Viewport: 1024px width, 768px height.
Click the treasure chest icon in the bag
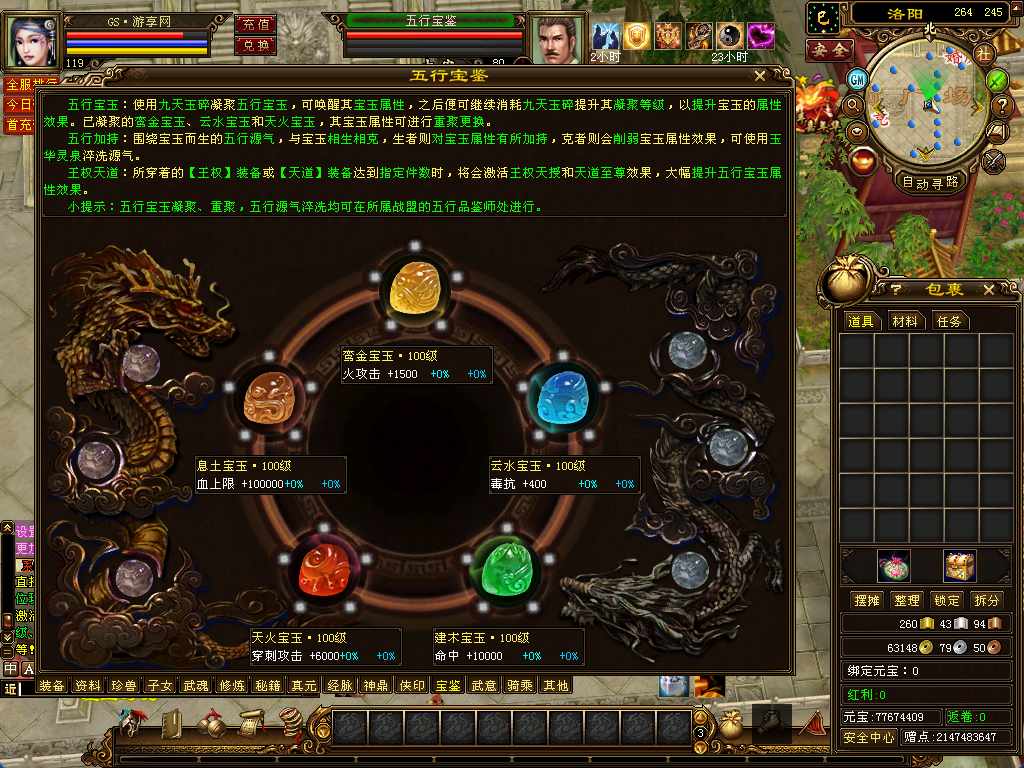(x=959, y=566)
